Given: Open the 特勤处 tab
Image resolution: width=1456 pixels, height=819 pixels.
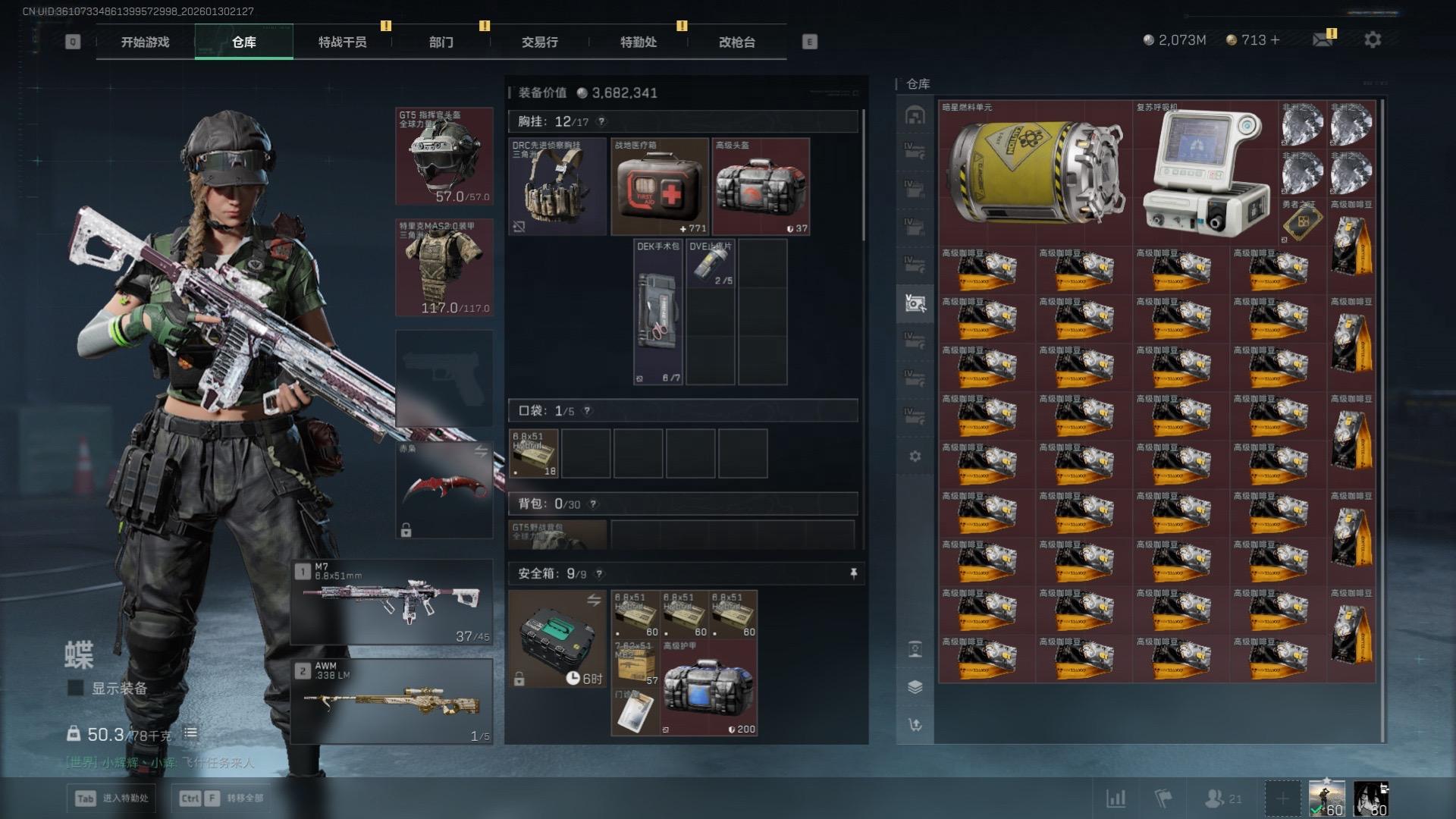Looking at the screenshot, I should [638, 42].
